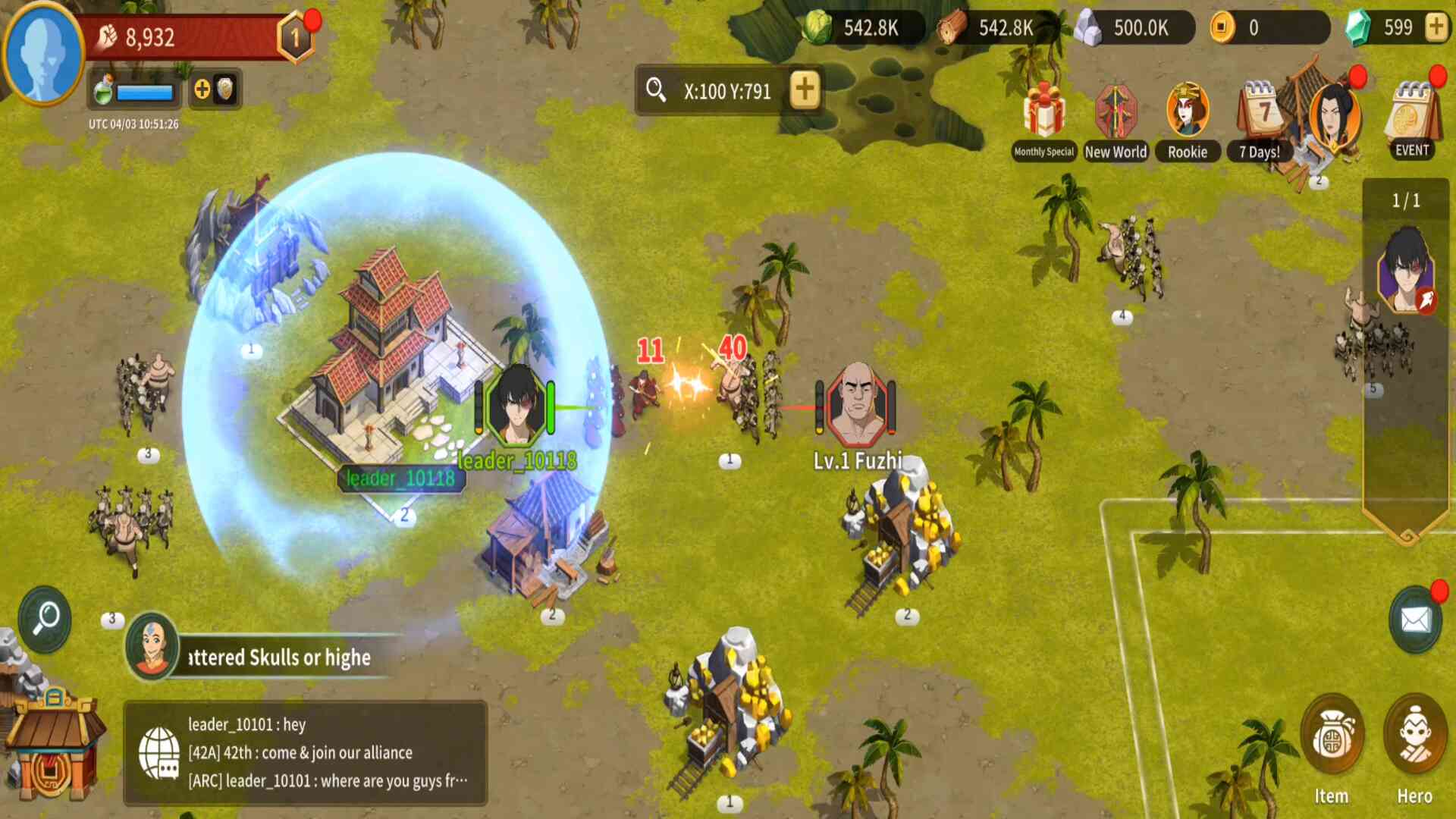Viewport: 1456px width, 819px height.
Task: Open the shield buff plus icon
Action: (x=214, y=90)
